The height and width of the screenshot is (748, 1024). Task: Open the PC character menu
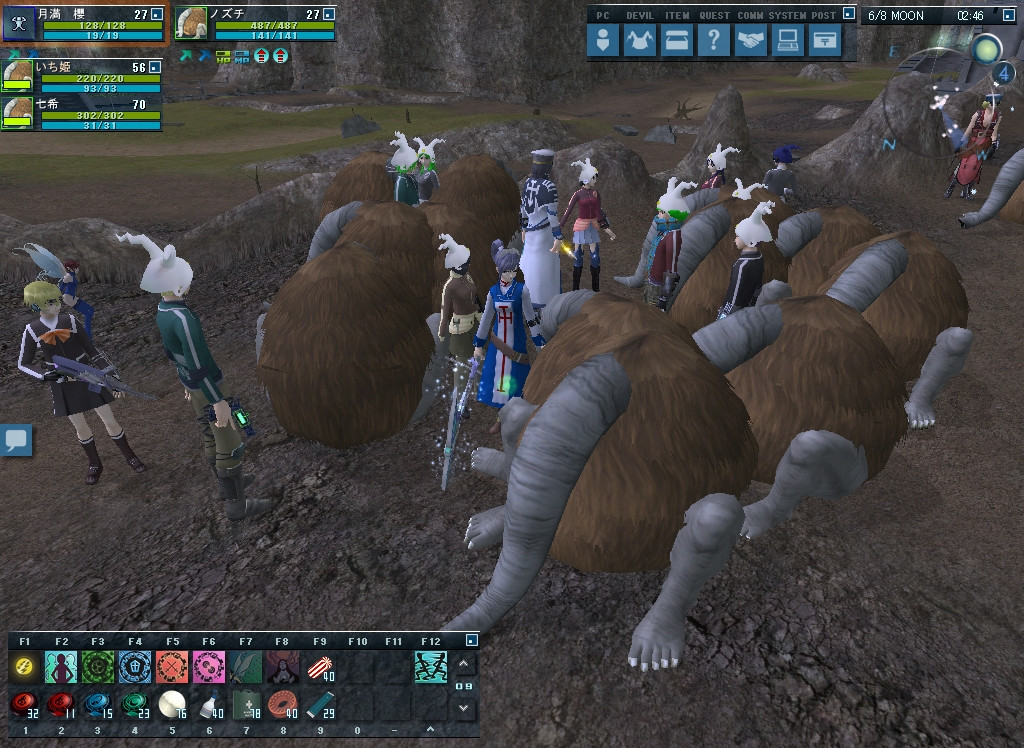click(x=602, y=41)
